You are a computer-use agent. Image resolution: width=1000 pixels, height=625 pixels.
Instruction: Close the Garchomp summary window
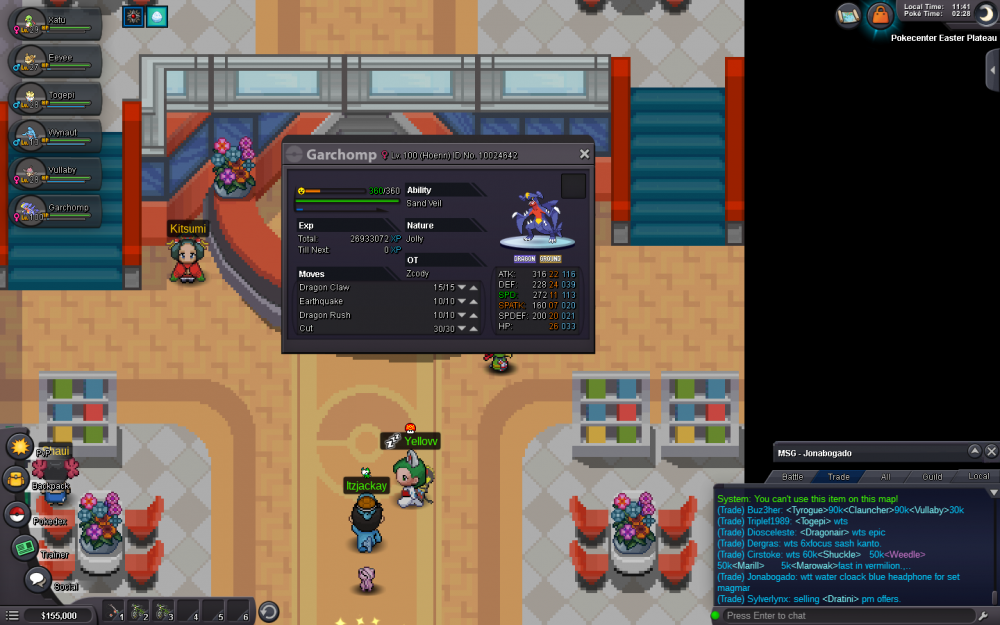point(585,154)
